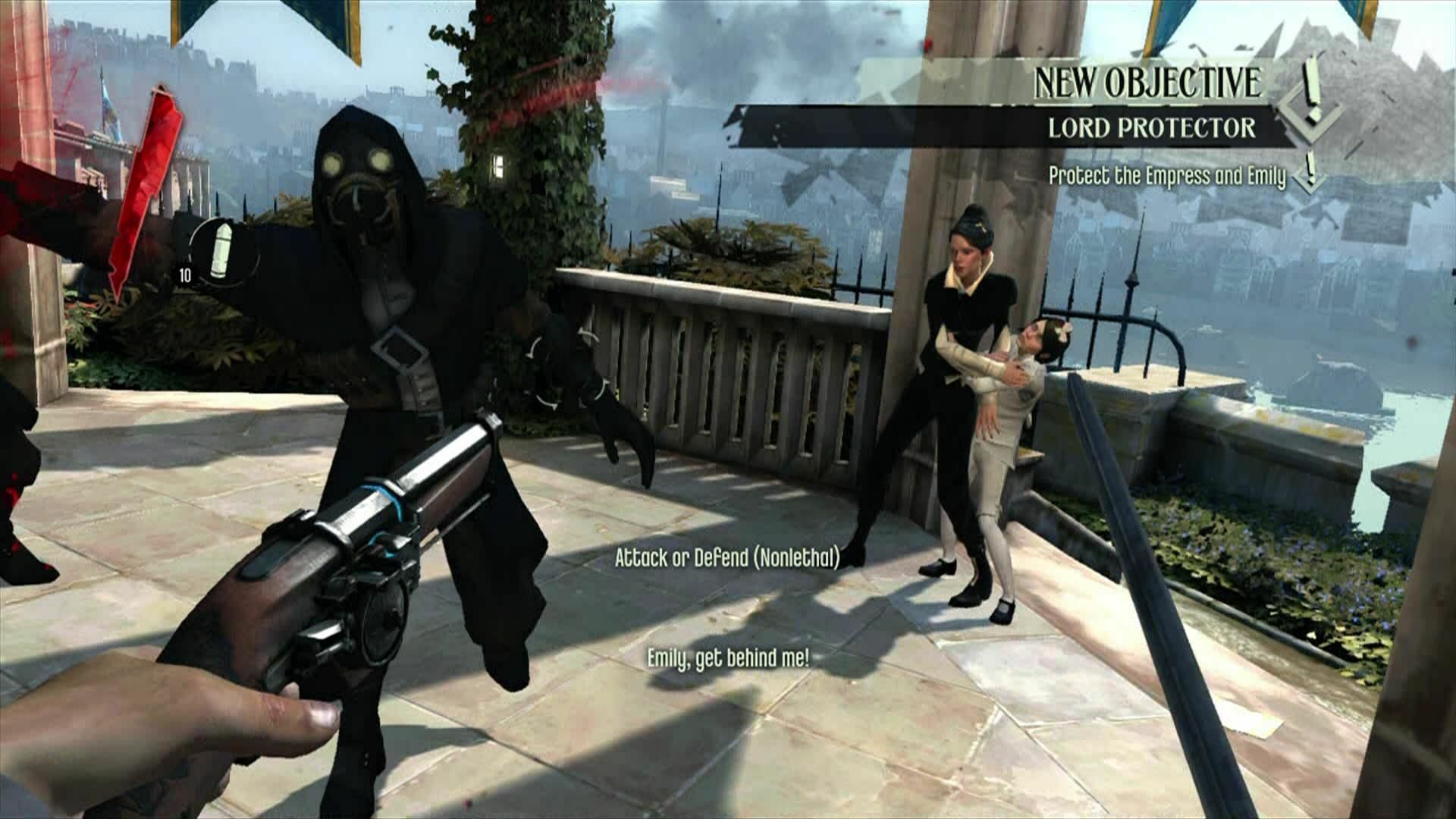Screen dimensions: 1456x819
Task: Click the Protect the Empress and Emily objective text
Action: 1166,175
